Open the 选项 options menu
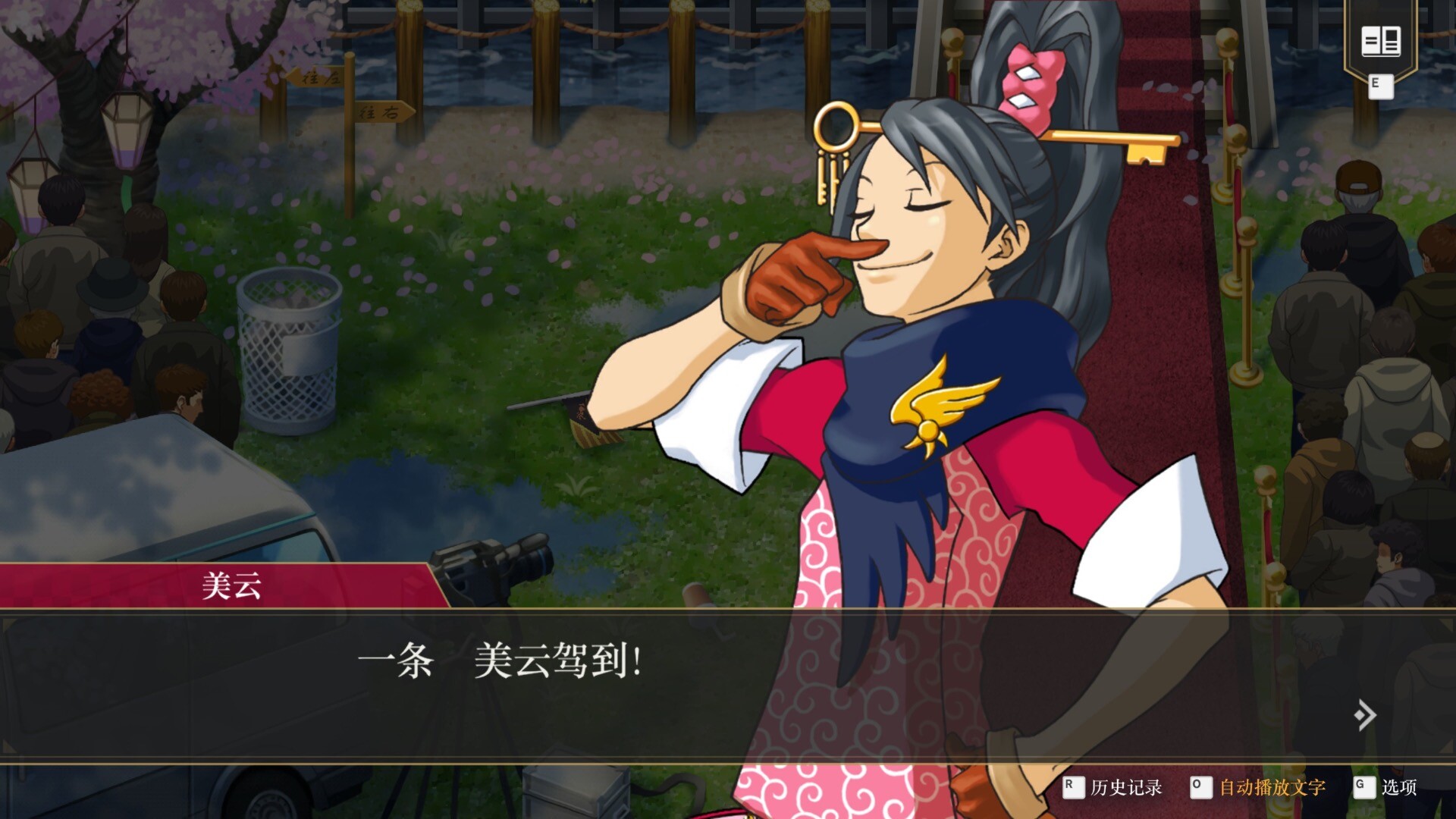Screen dimensions: 1456x819 tap(1398, 787)
